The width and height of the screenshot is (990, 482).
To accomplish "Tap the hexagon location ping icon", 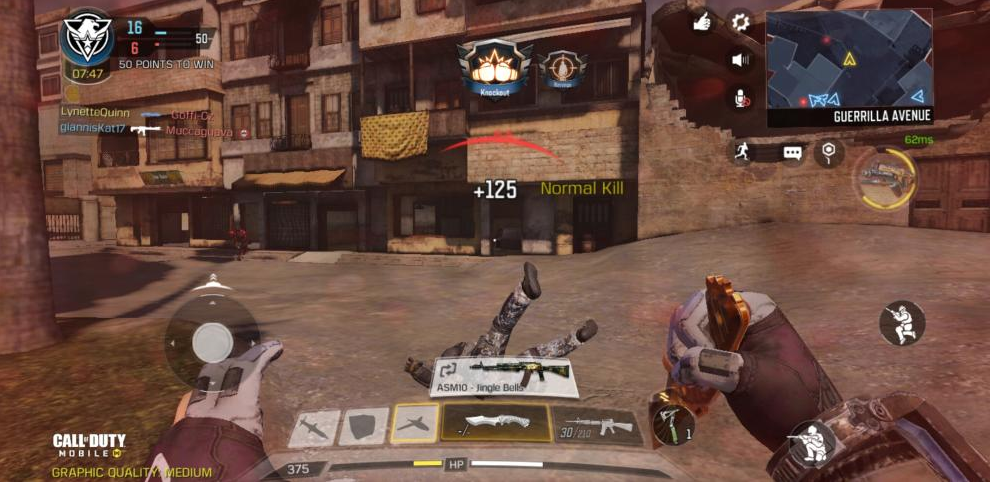I will coord(828,152).
